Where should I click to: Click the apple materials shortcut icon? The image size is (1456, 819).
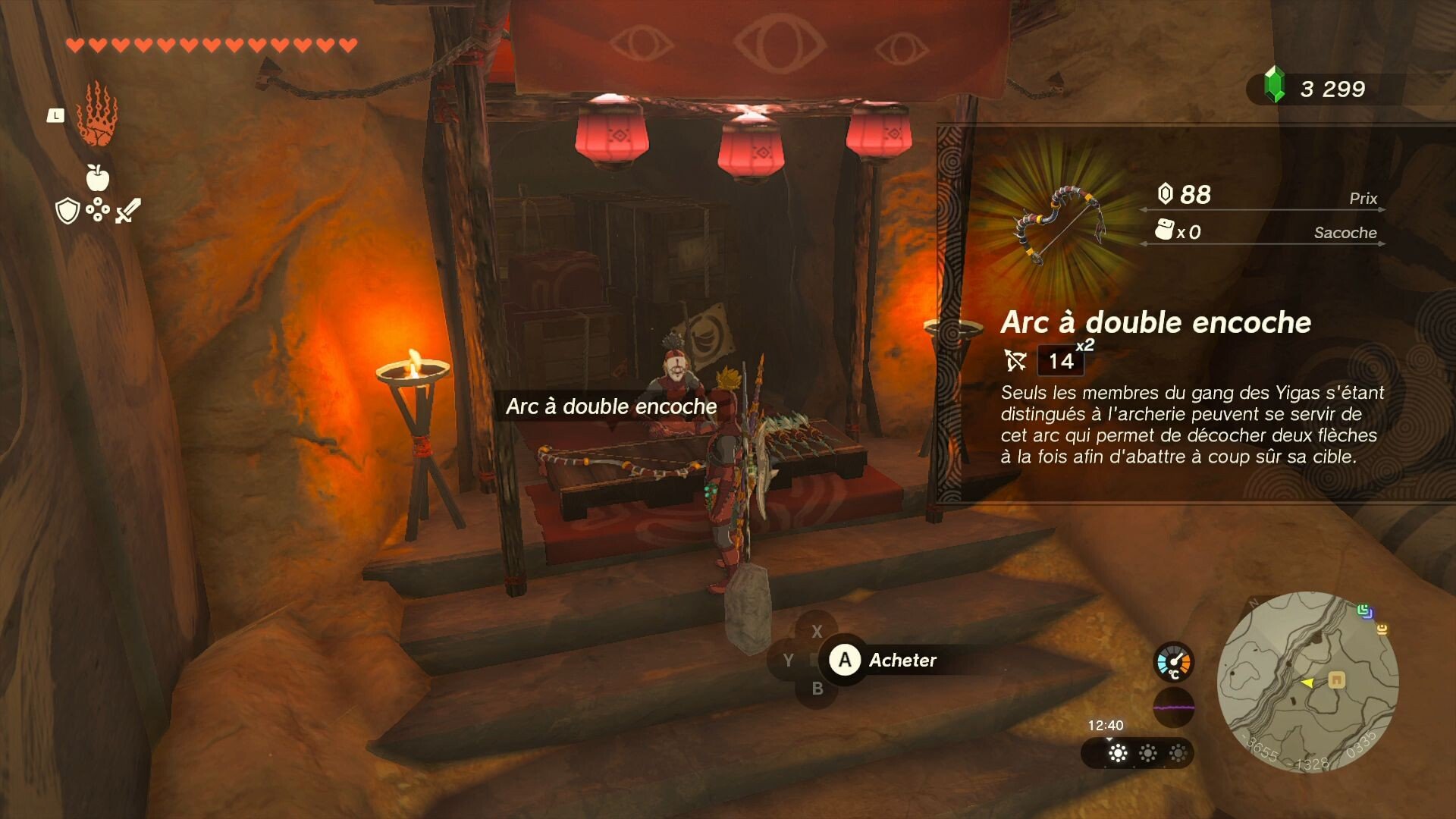97,177
